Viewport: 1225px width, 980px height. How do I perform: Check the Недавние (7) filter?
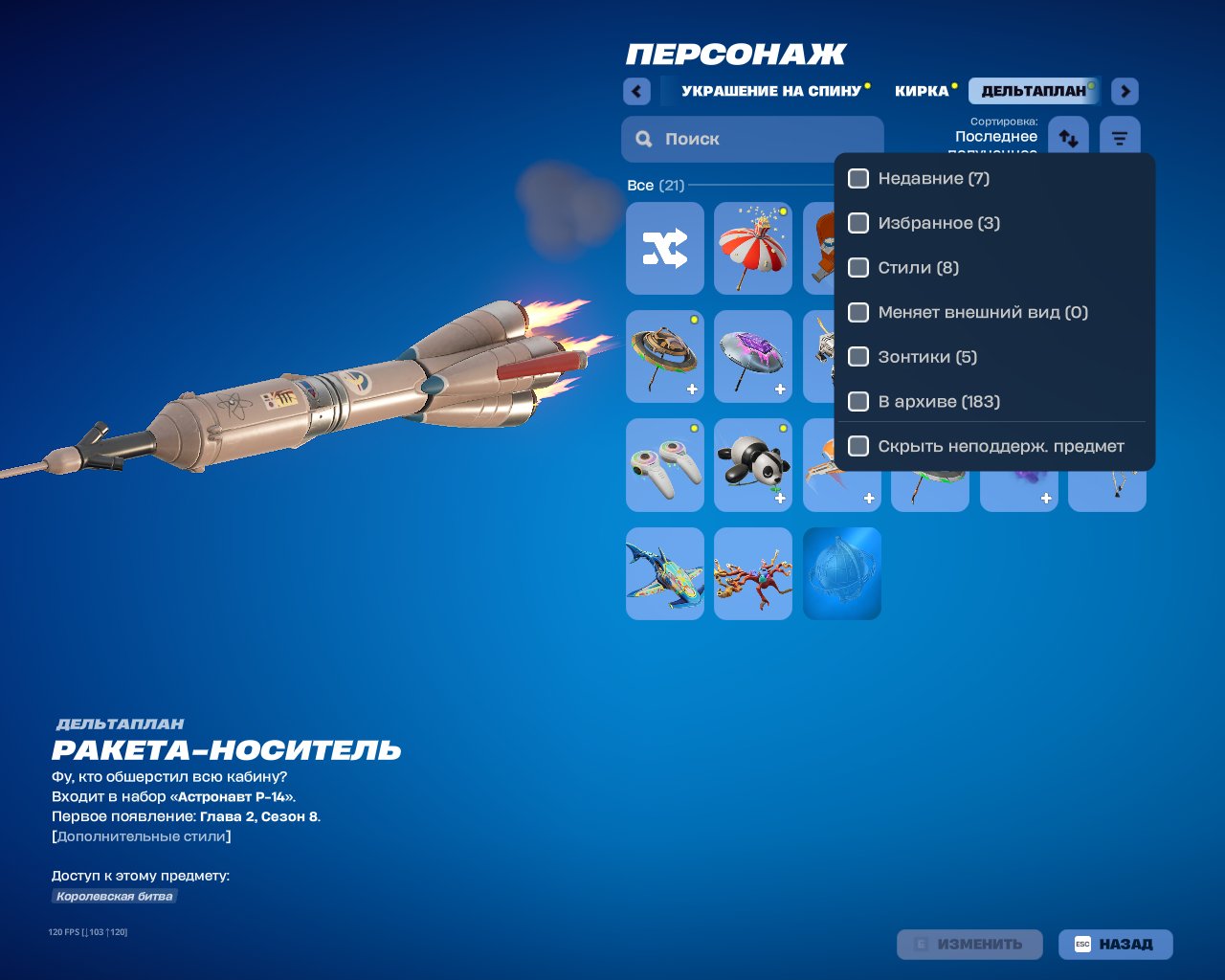click(x=858, y=179)
